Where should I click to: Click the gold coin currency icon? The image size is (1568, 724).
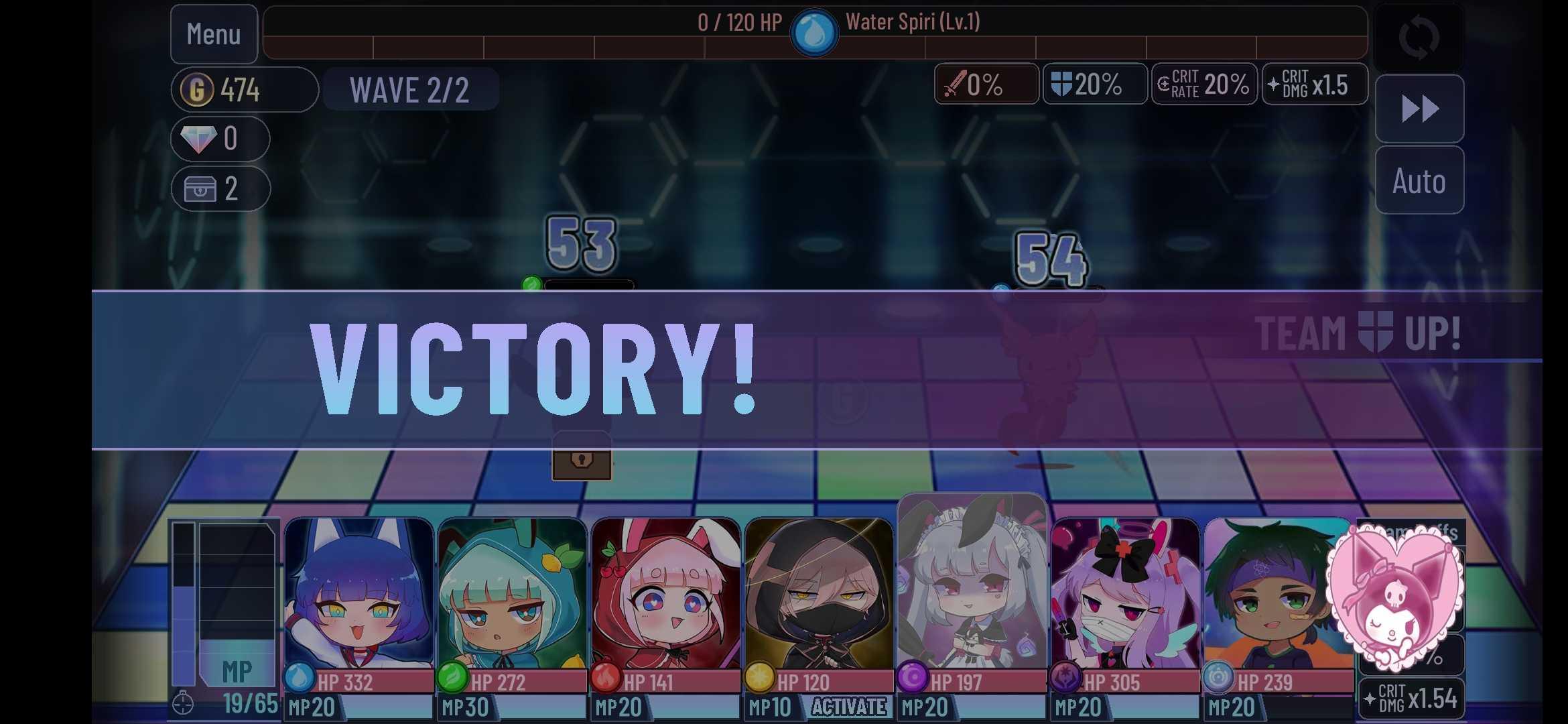click(196, 88)
